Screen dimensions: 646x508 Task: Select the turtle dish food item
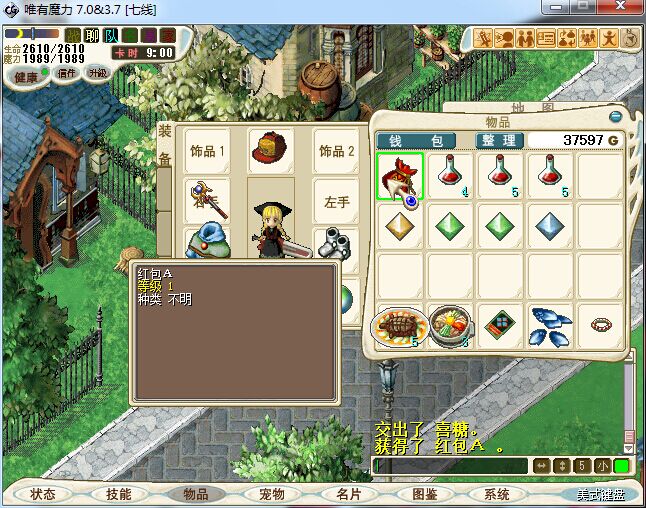click(x=401, y=324)
